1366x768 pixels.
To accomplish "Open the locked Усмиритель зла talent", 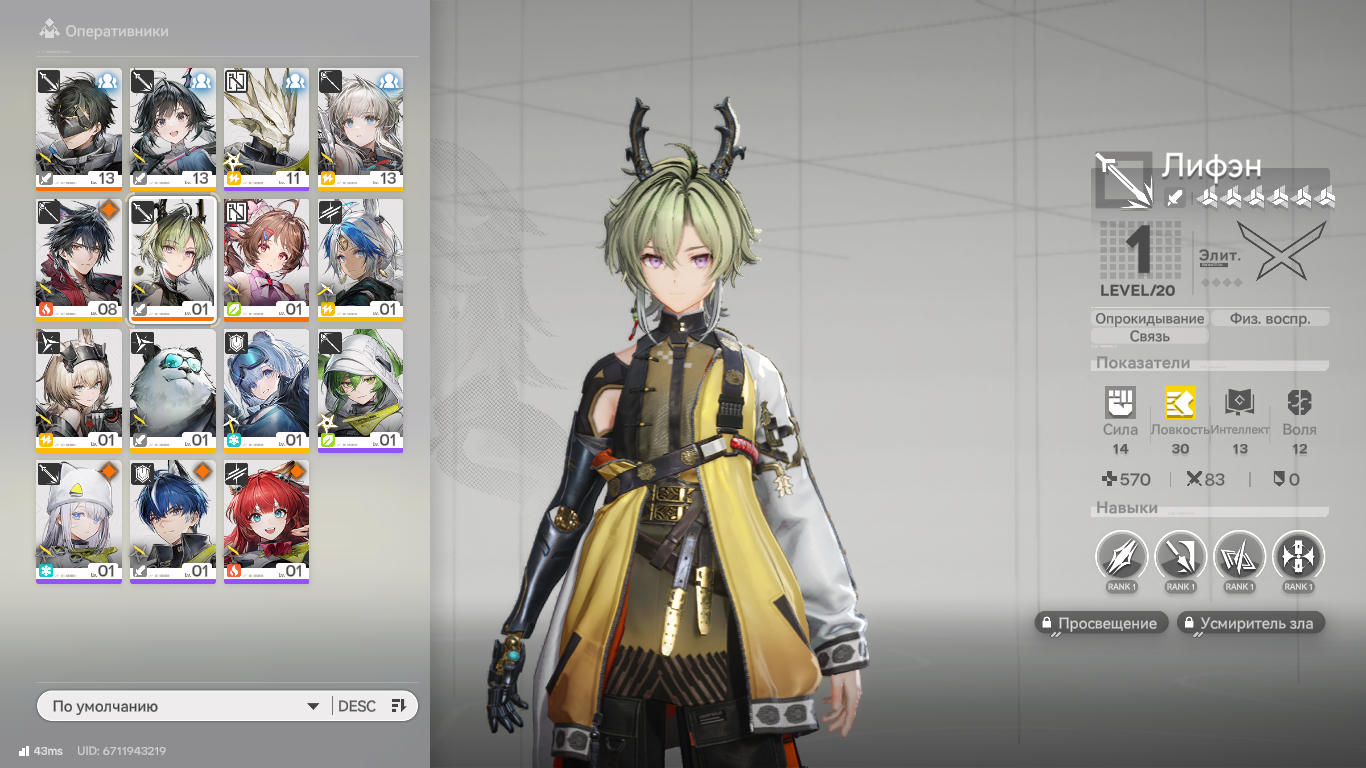I will [x=1250, y=623].
